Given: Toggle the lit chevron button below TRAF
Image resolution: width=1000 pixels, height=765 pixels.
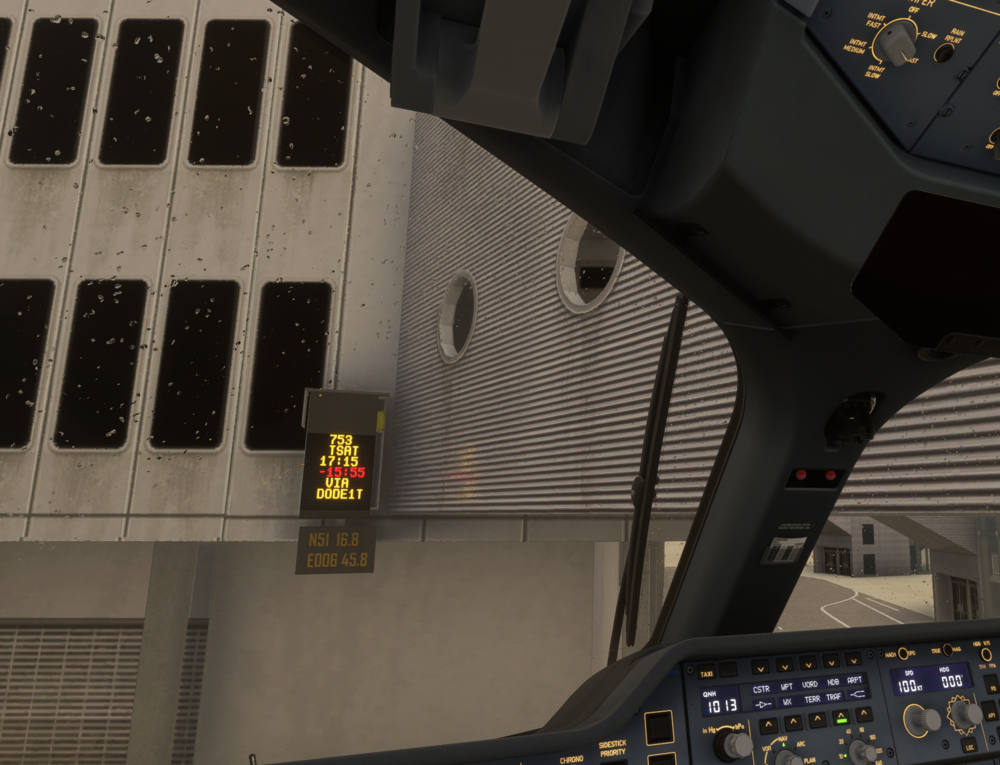Looking at the screenshot, I should (841, 718).
